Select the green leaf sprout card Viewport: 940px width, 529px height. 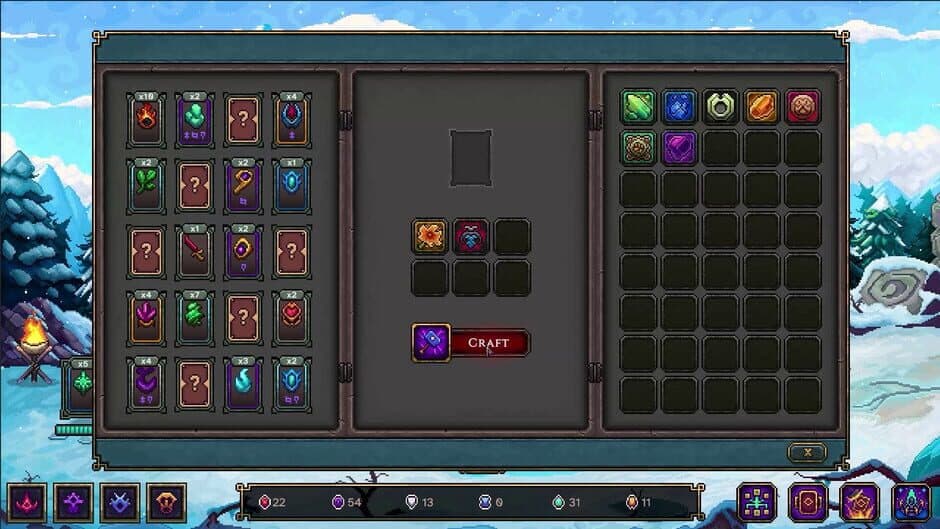147,185
